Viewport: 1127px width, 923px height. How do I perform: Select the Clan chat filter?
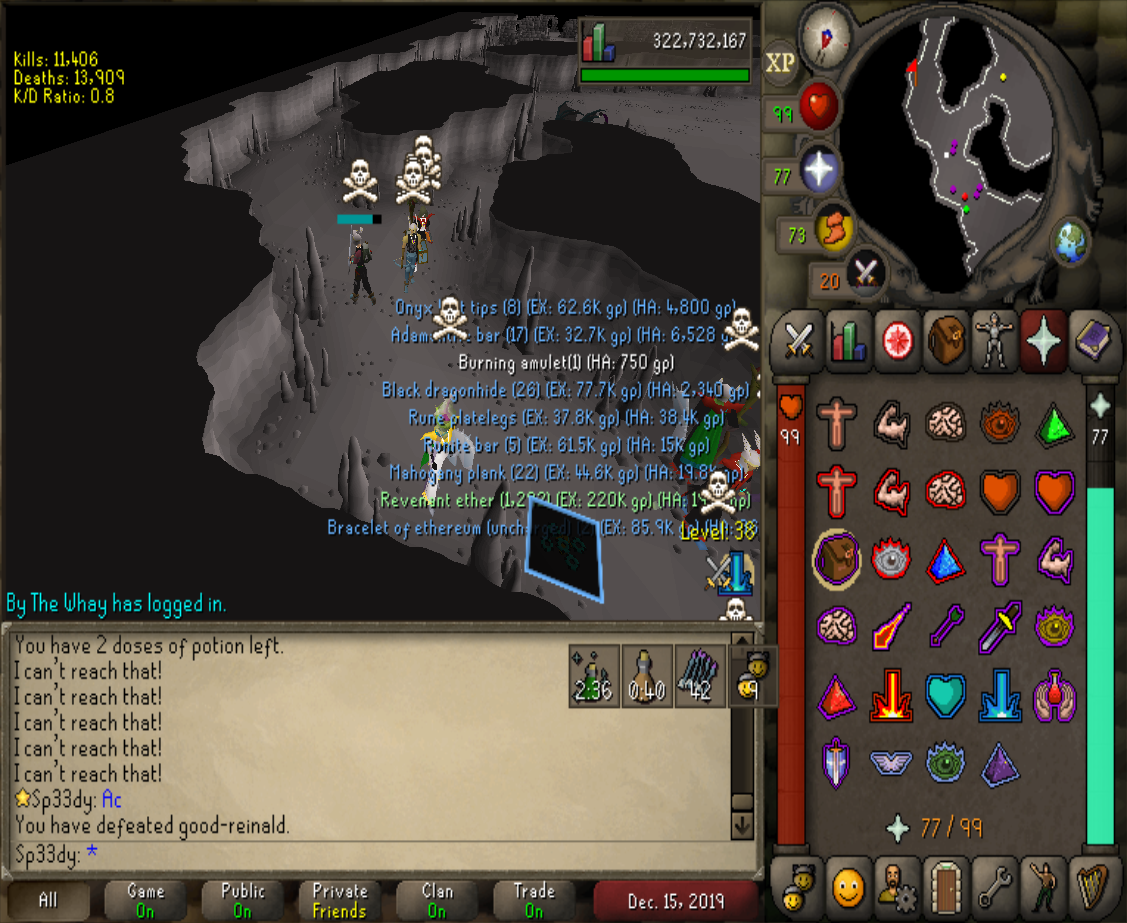tap(437, 900)
